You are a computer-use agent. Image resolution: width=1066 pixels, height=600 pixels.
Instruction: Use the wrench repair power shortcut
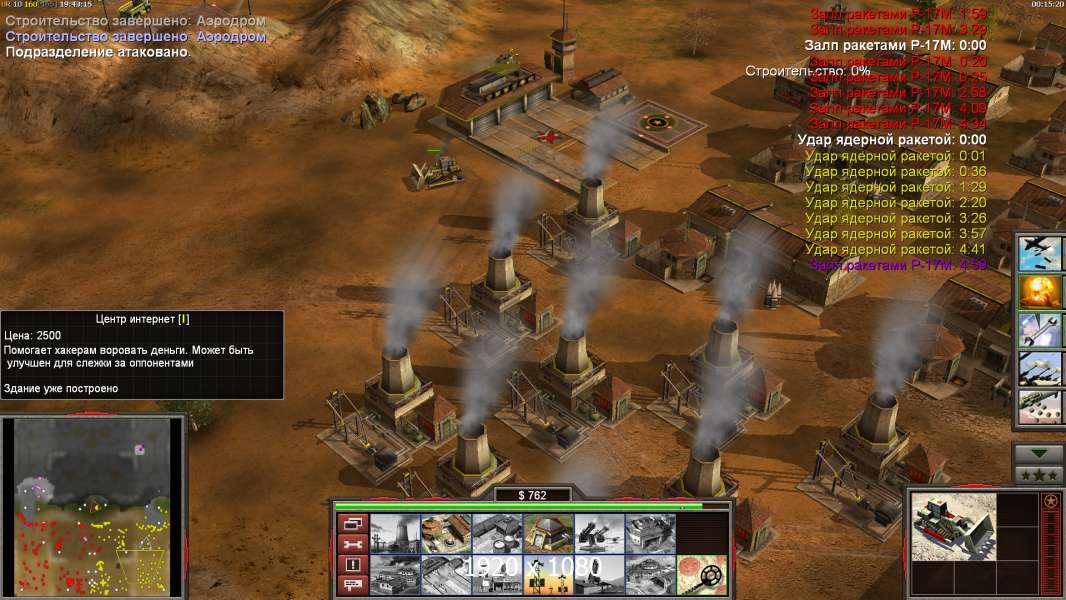1040,330
